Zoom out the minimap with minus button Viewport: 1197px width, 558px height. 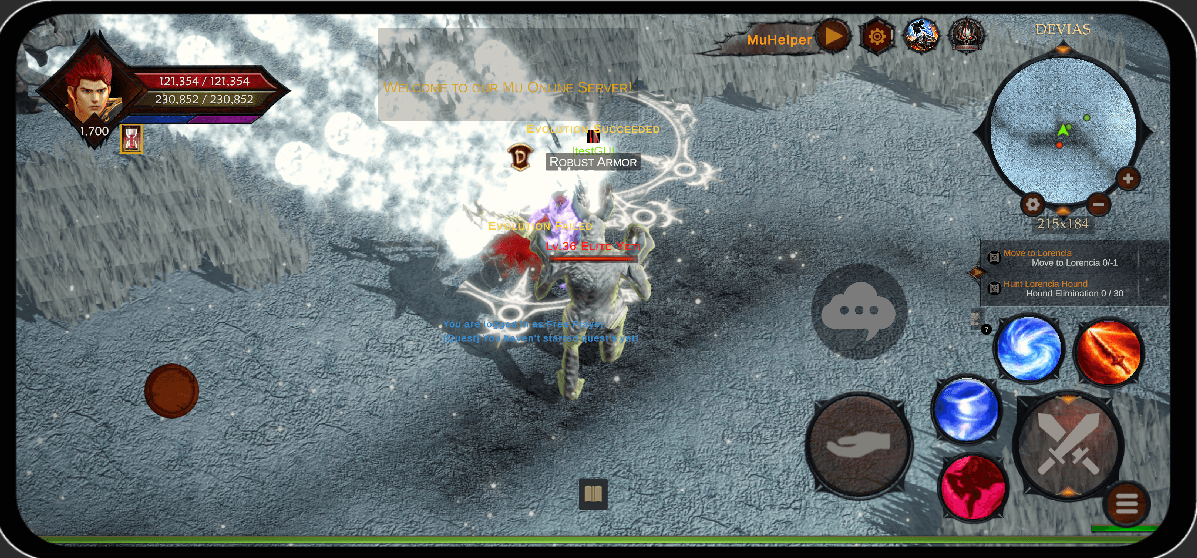click(1098, 204)
